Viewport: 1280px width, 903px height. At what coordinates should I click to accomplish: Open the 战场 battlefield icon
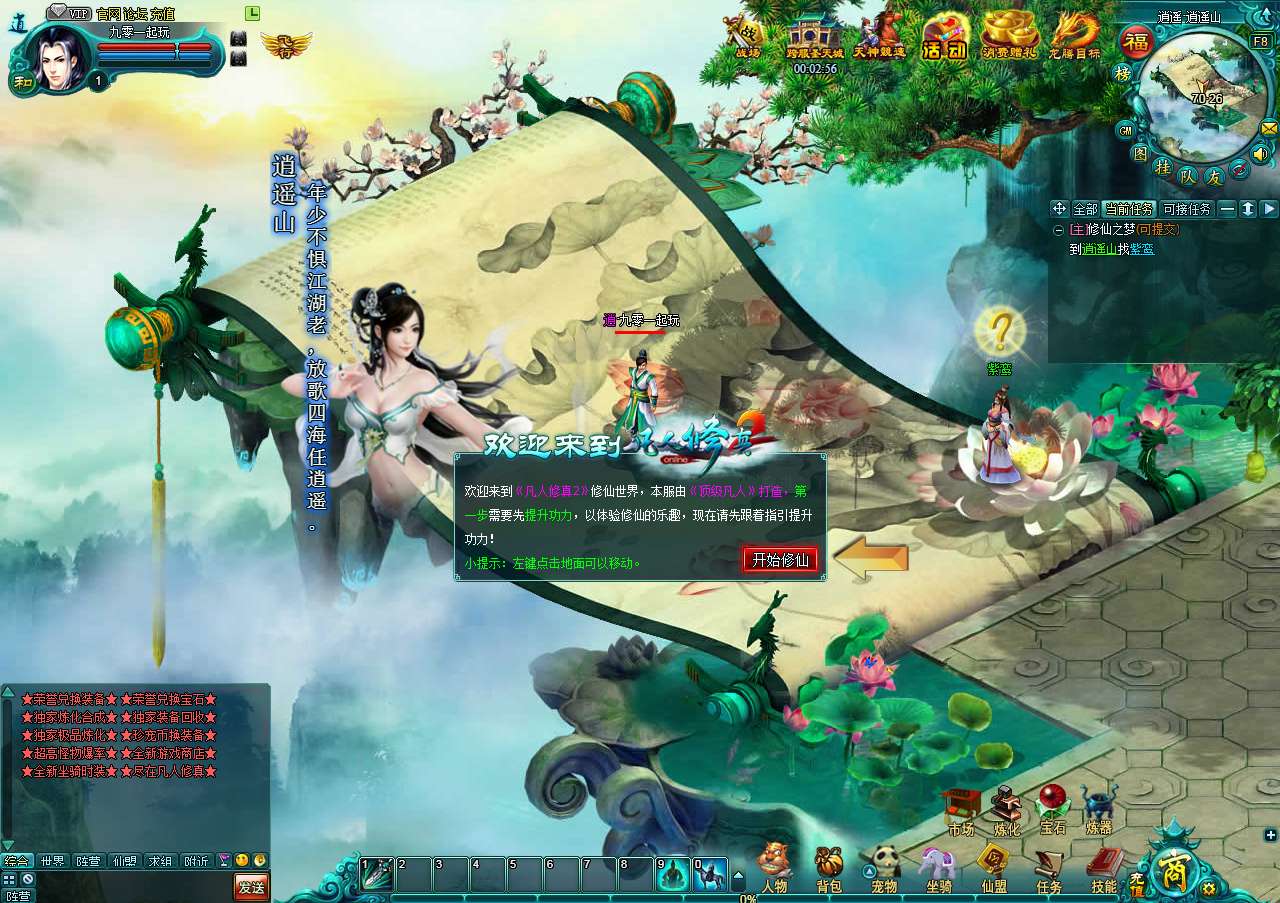click(747, 38)
